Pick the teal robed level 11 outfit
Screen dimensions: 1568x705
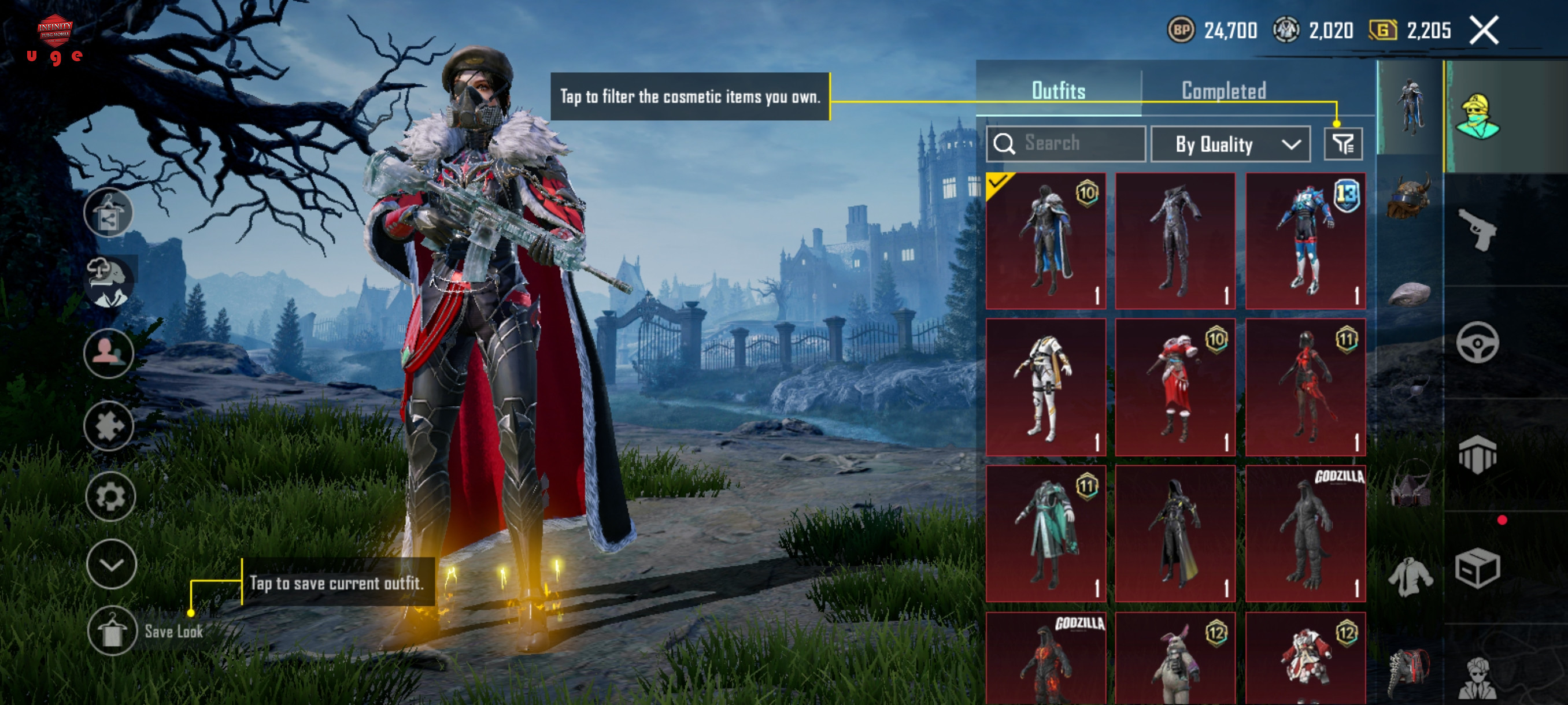tap(1045, 533)
